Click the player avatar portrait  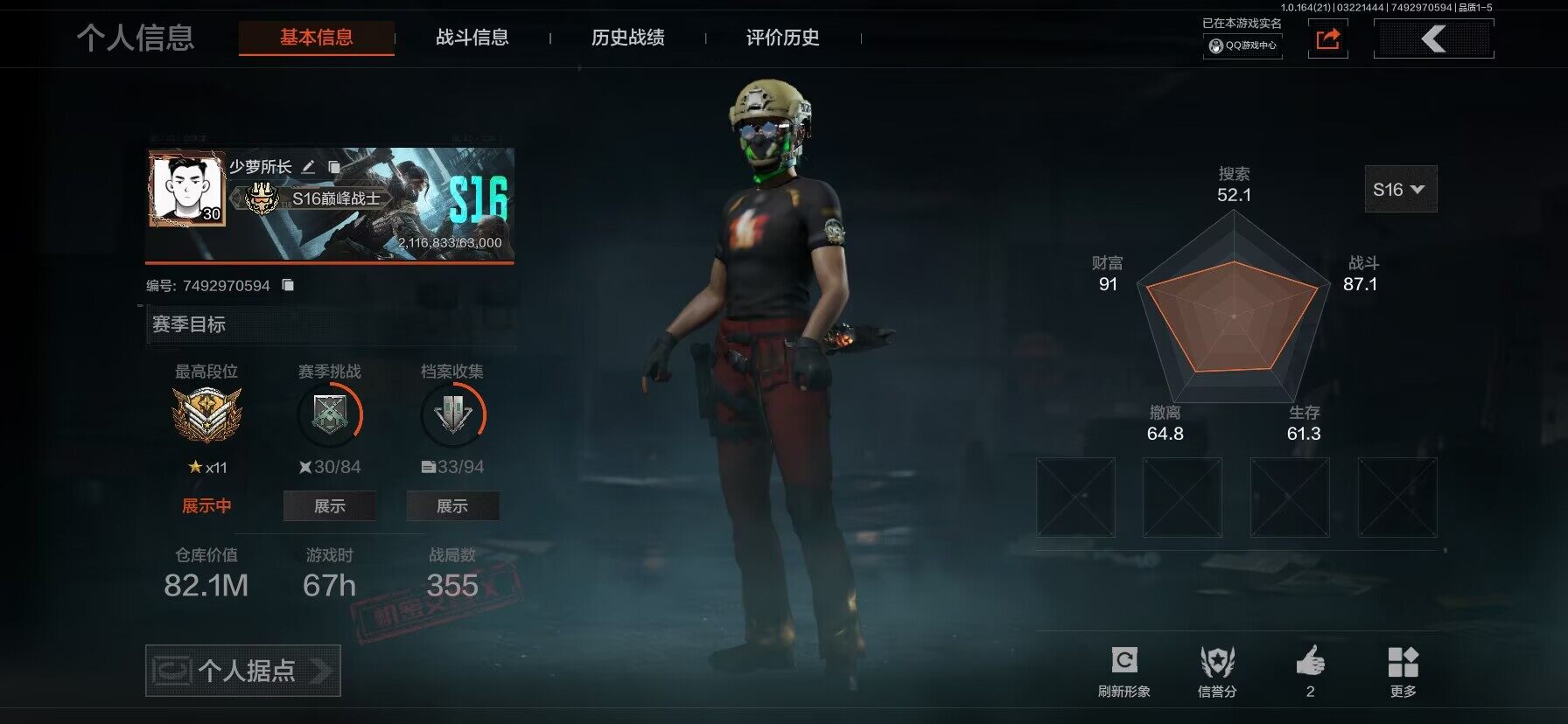(x=186, y=190)
